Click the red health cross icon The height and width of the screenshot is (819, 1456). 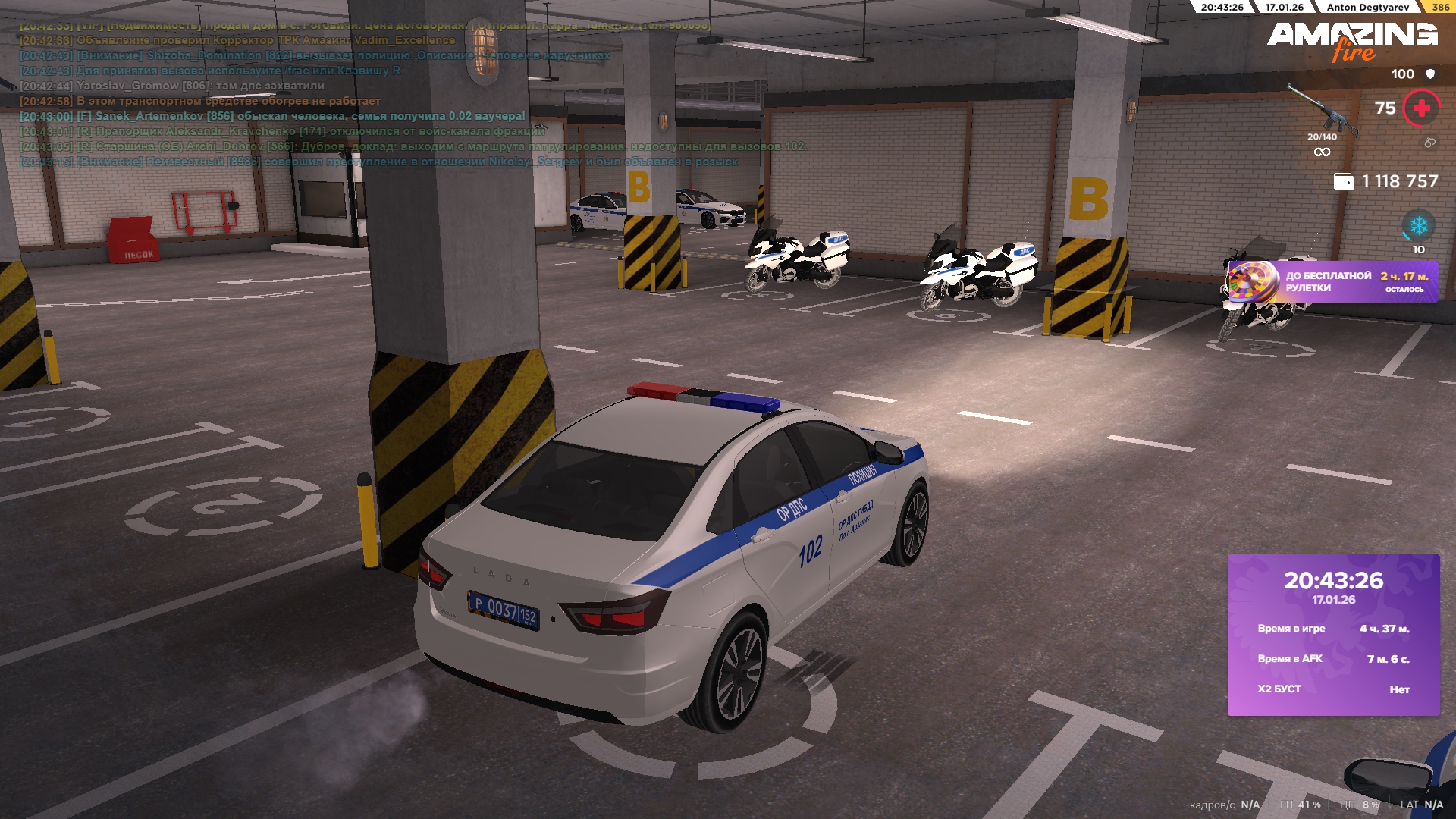1421,108
